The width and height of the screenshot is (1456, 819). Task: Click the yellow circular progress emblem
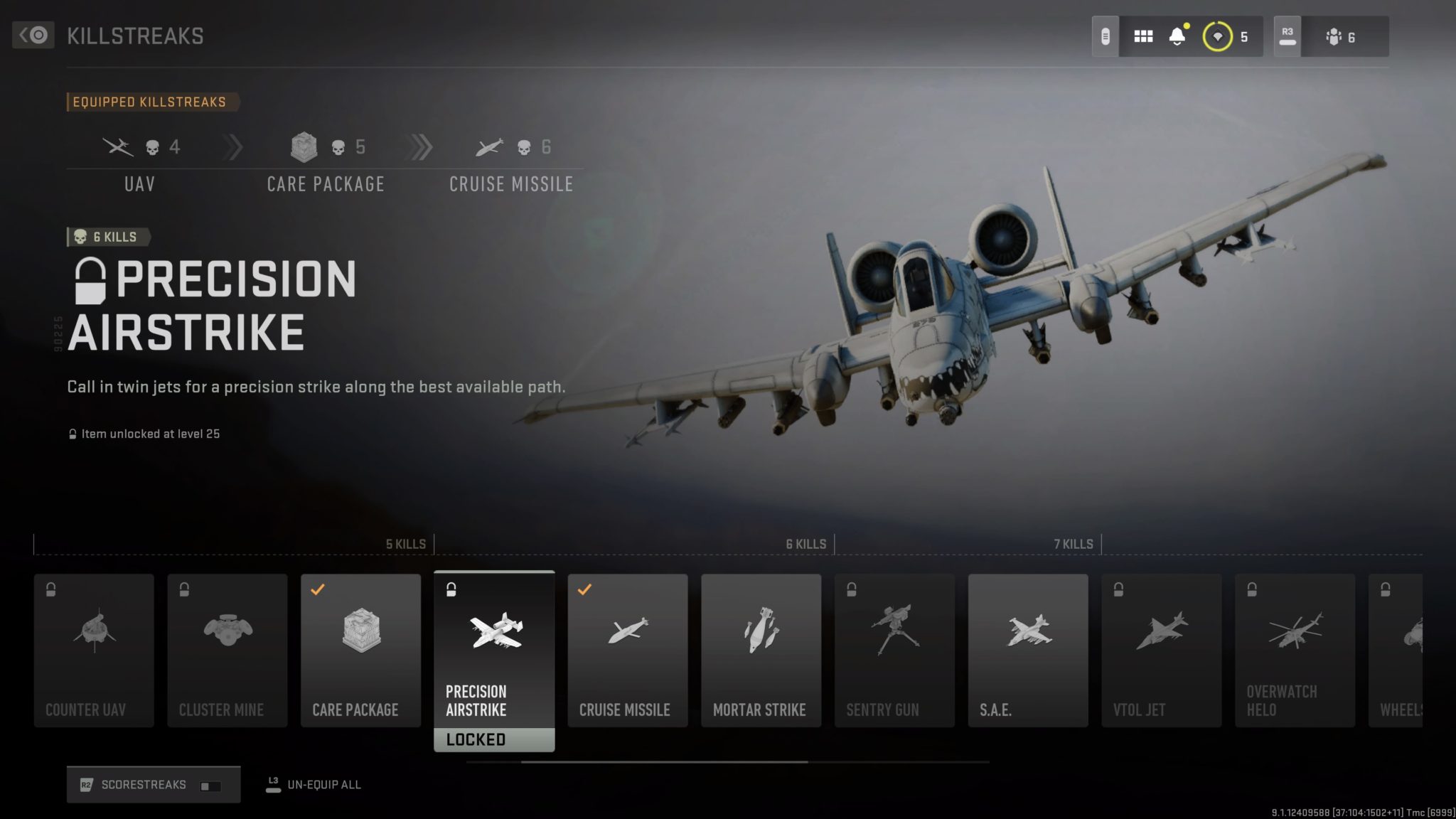1217,36
